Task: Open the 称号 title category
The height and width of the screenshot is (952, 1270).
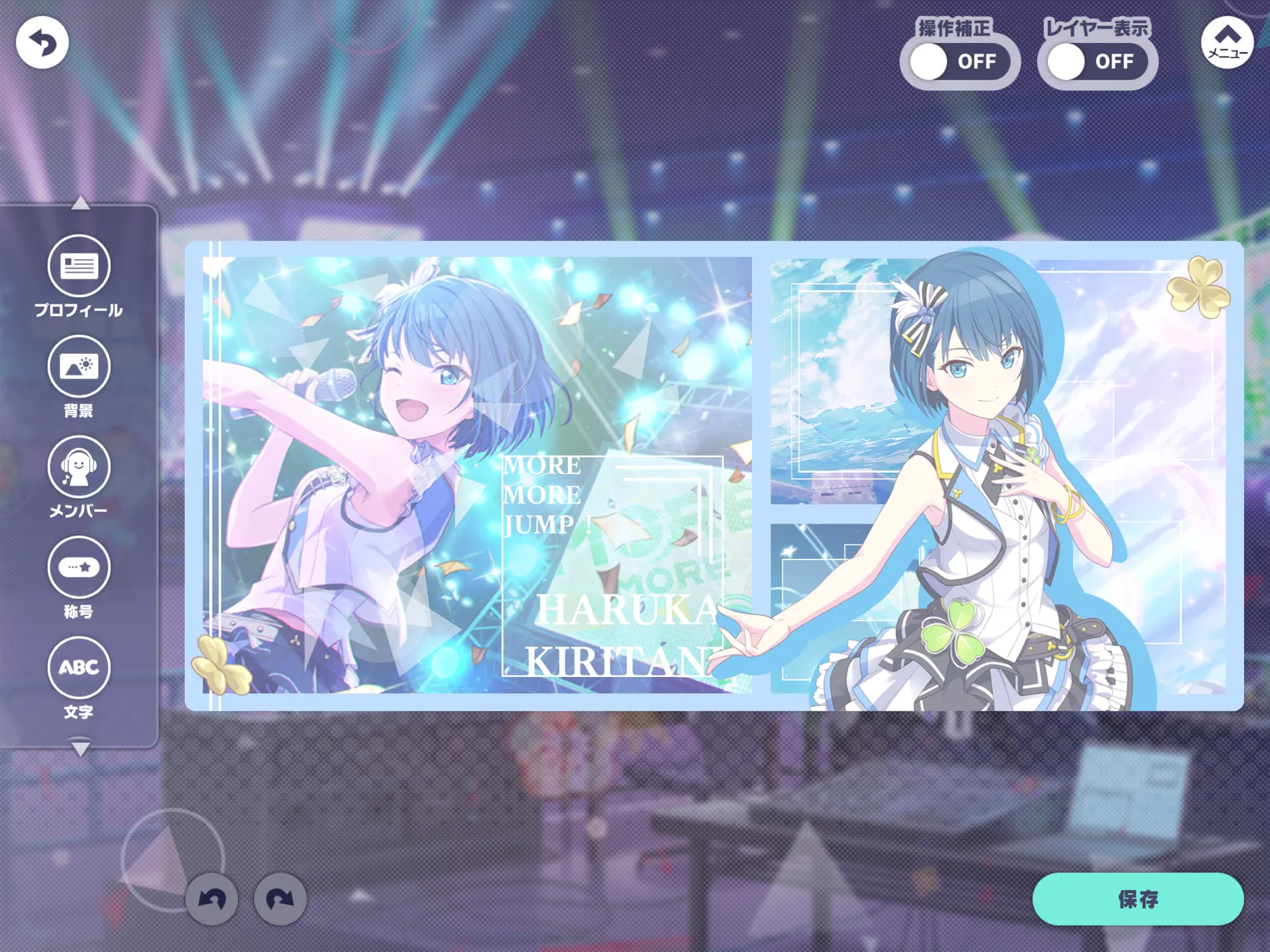Action: pyautogui.click(x=79, y=567)
